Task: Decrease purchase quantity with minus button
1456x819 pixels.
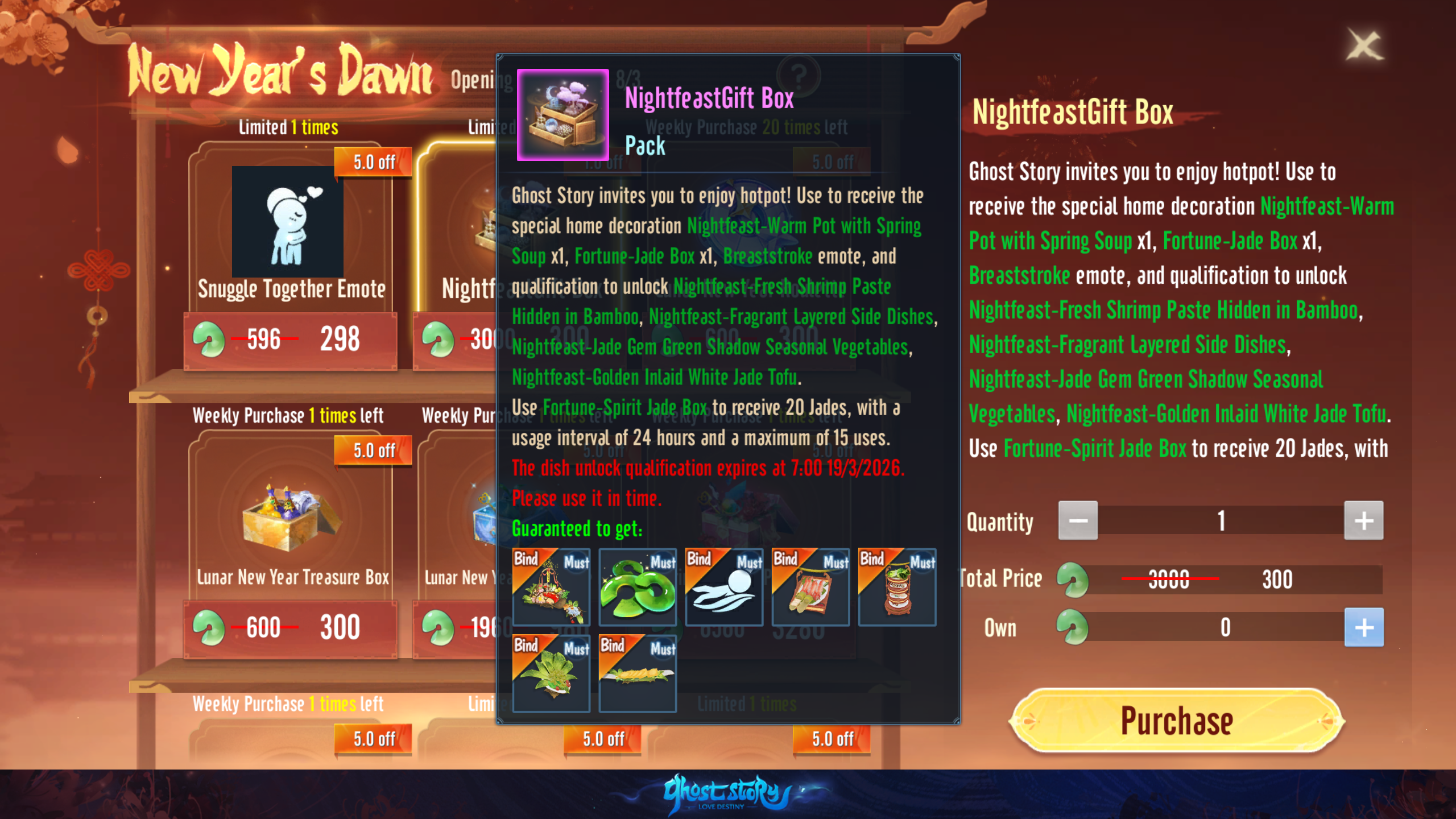Action: pyautogui.click(x=1078, y=520)
